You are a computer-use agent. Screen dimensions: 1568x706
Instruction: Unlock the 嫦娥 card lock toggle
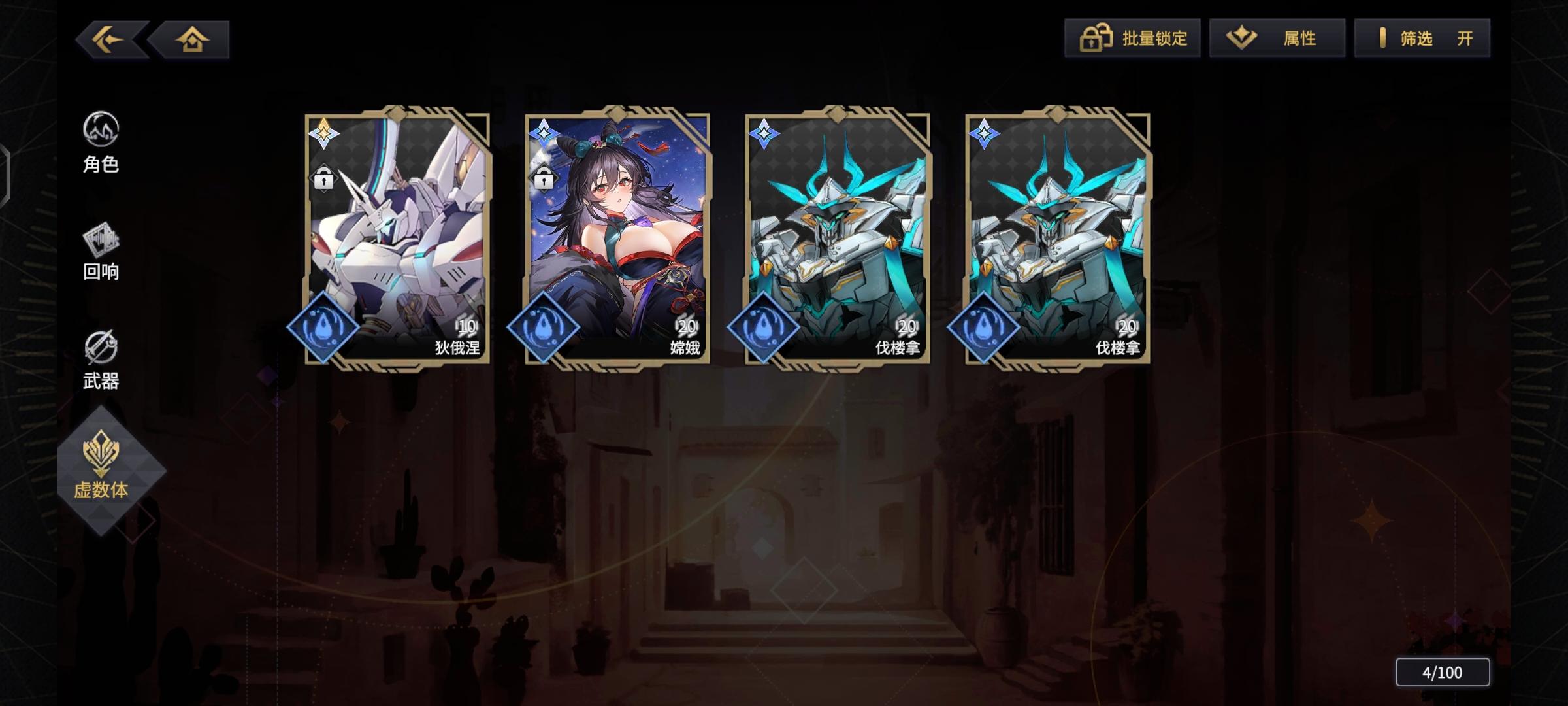tap(543, 177)
